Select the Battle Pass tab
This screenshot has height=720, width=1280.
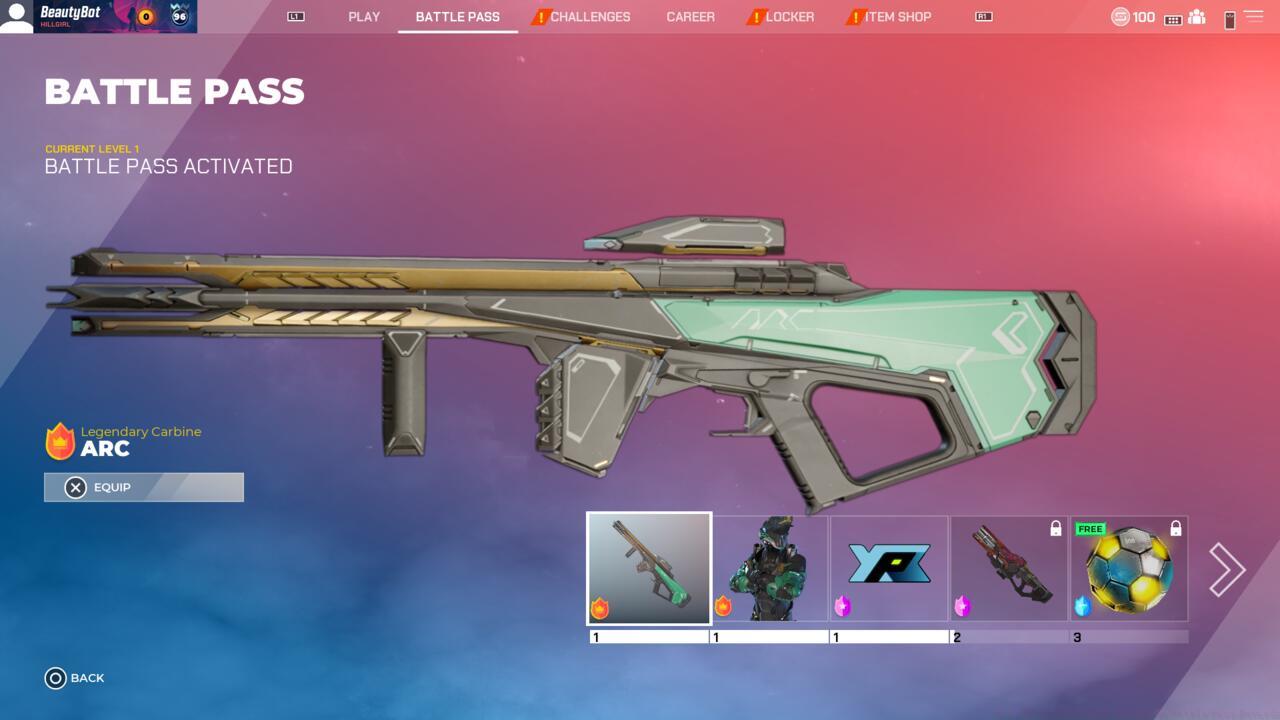pyautogui.click(x=457, y=17)
